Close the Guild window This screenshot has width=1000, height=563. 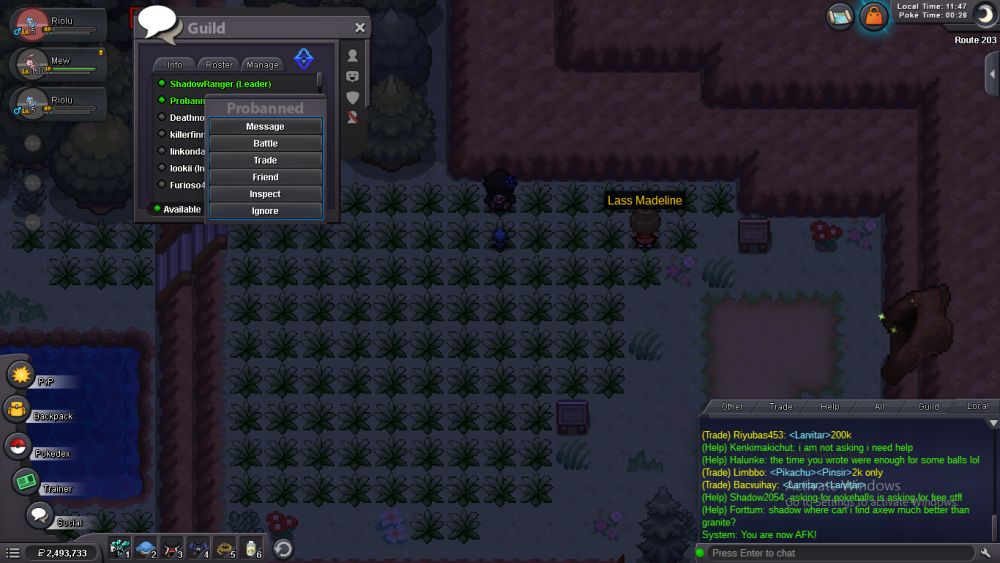[360, 28]
